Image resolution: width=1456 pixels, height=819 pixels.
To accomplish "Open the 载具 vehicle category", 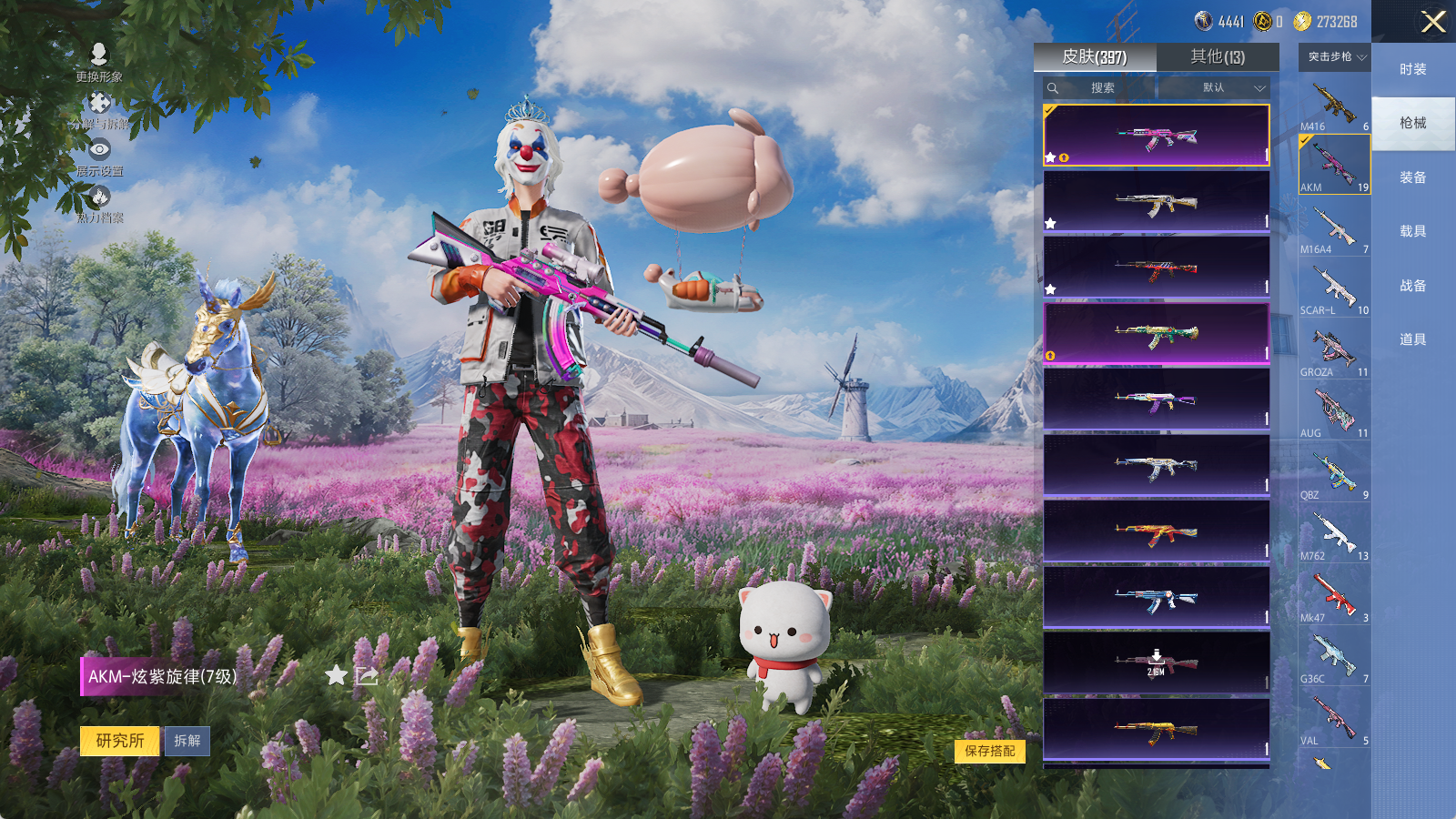I will (1412, 231).
